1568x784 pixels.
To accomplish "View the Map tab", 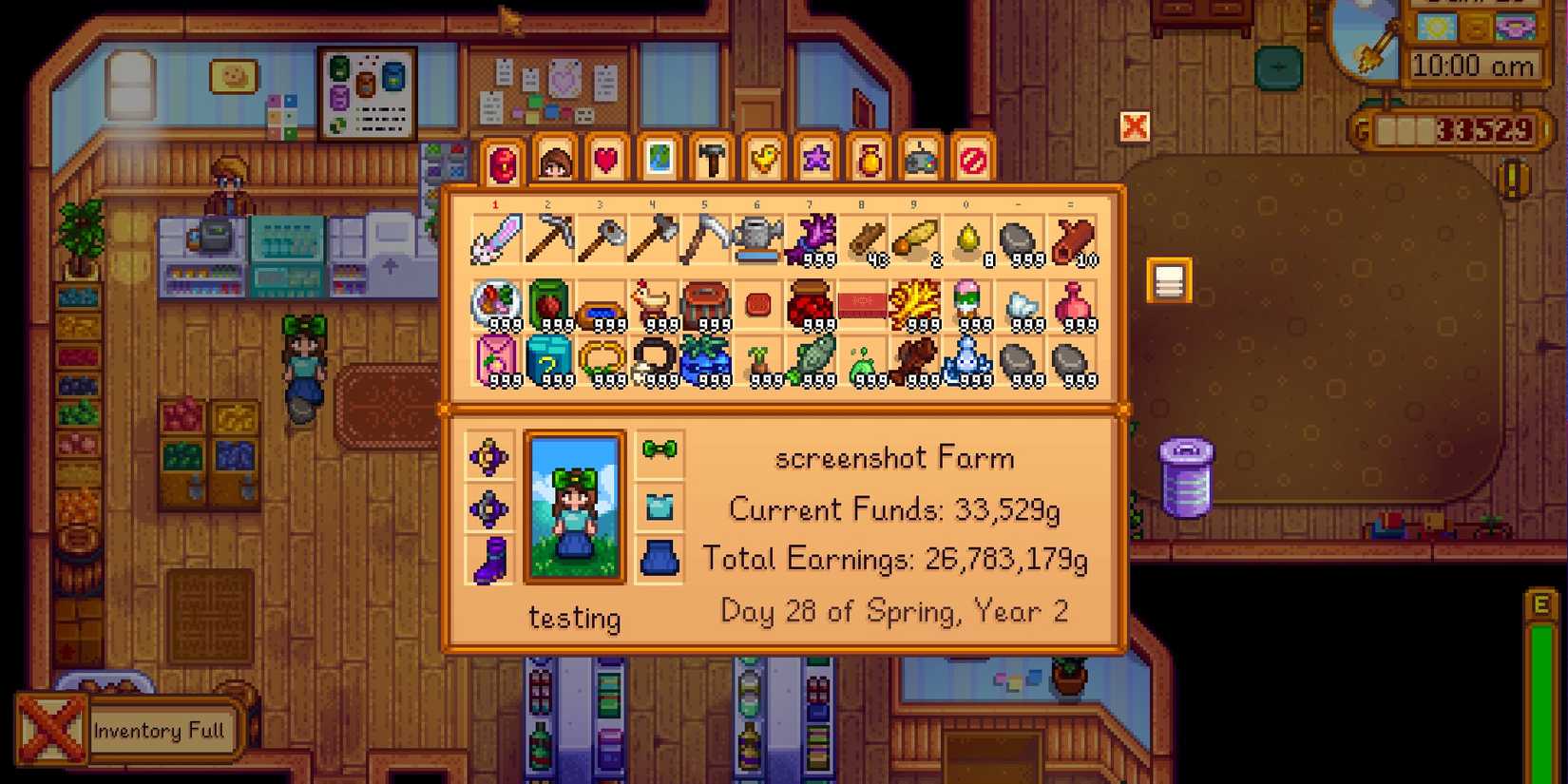I will click(658, 161).
